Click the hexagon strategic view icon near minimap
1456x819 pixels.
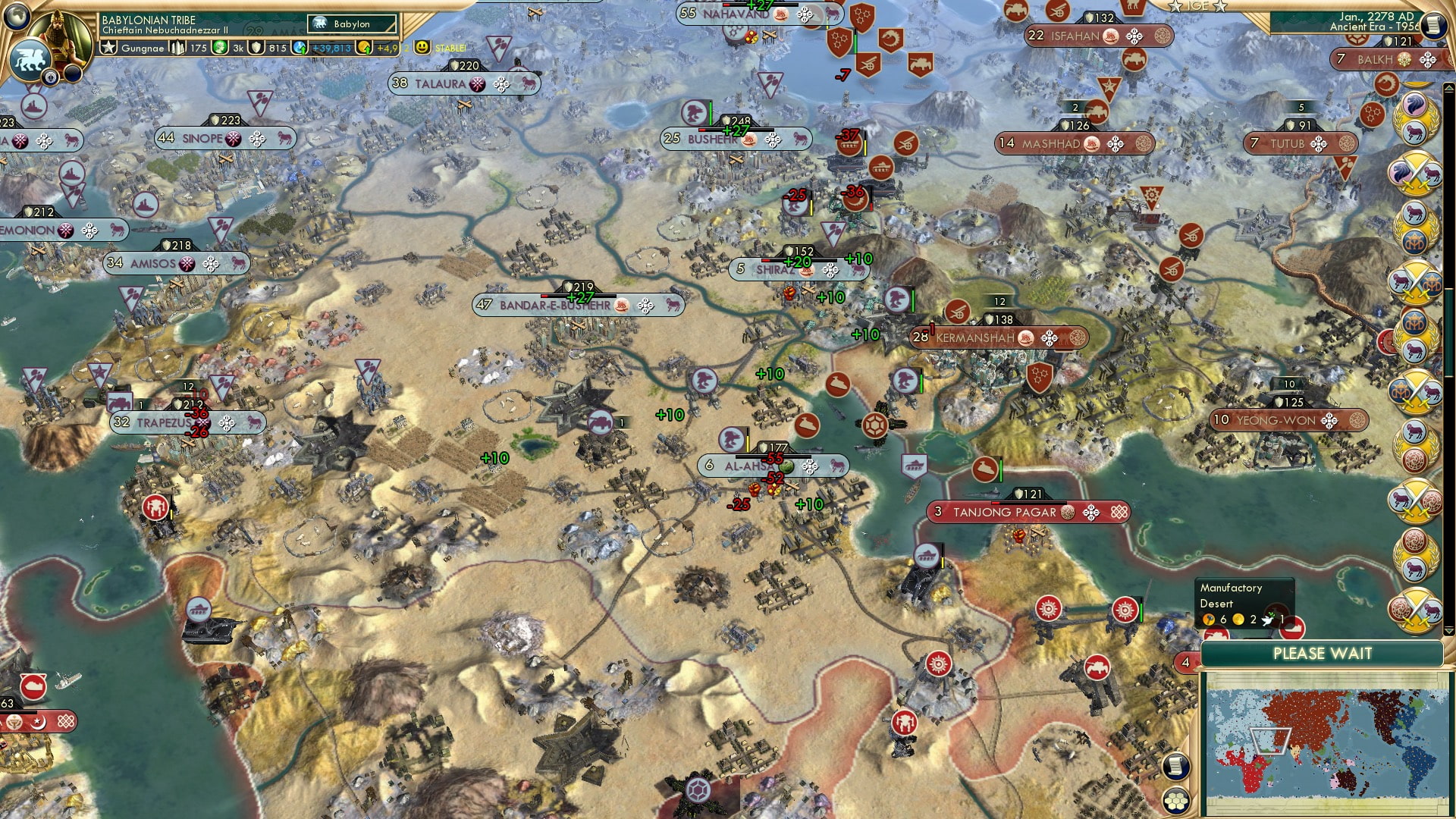[x=1175, y=800]
